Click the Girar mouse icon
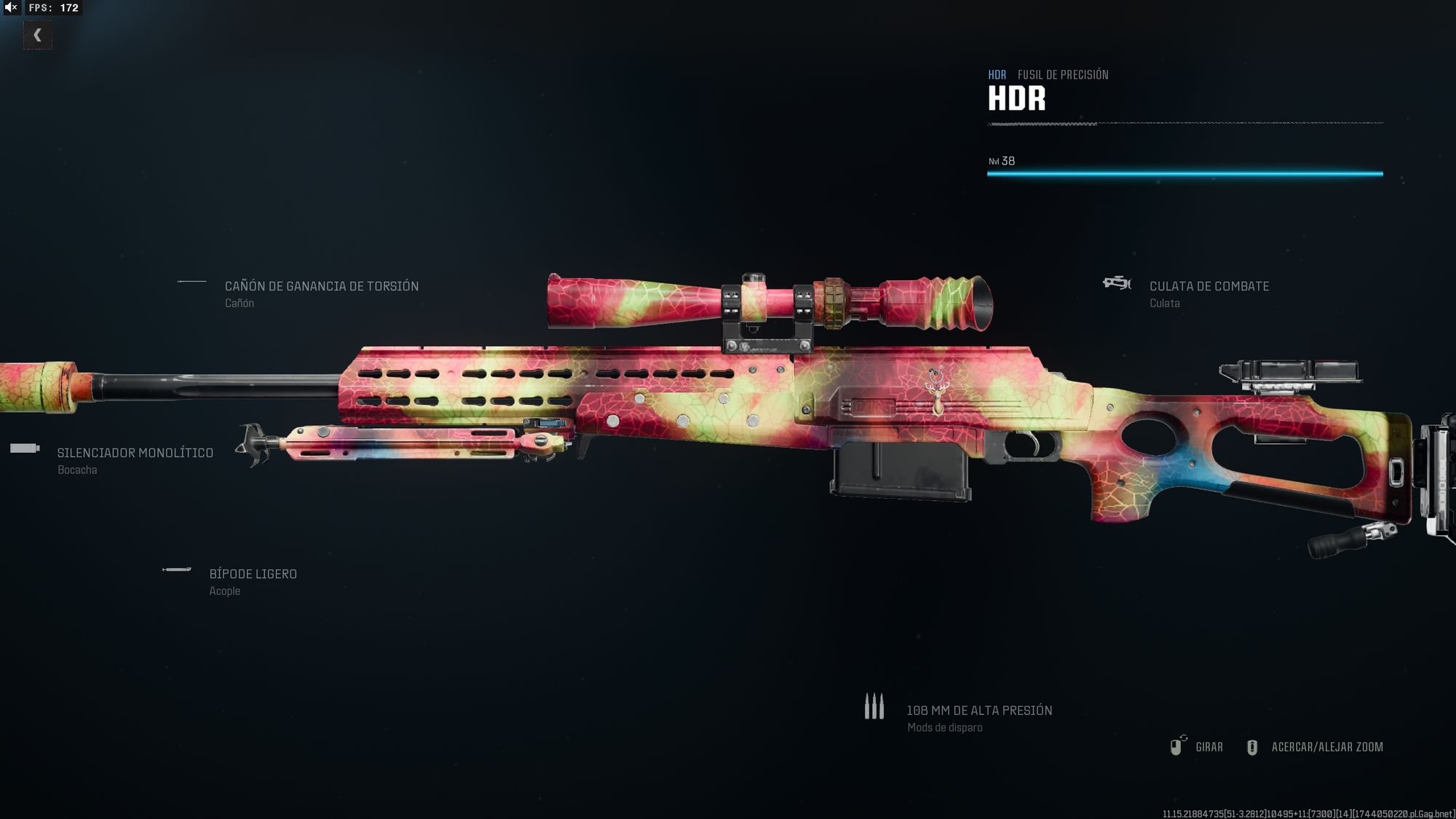Image resolution: width=1456 pixels, height=819 pixels. (x=1177, y=747)
